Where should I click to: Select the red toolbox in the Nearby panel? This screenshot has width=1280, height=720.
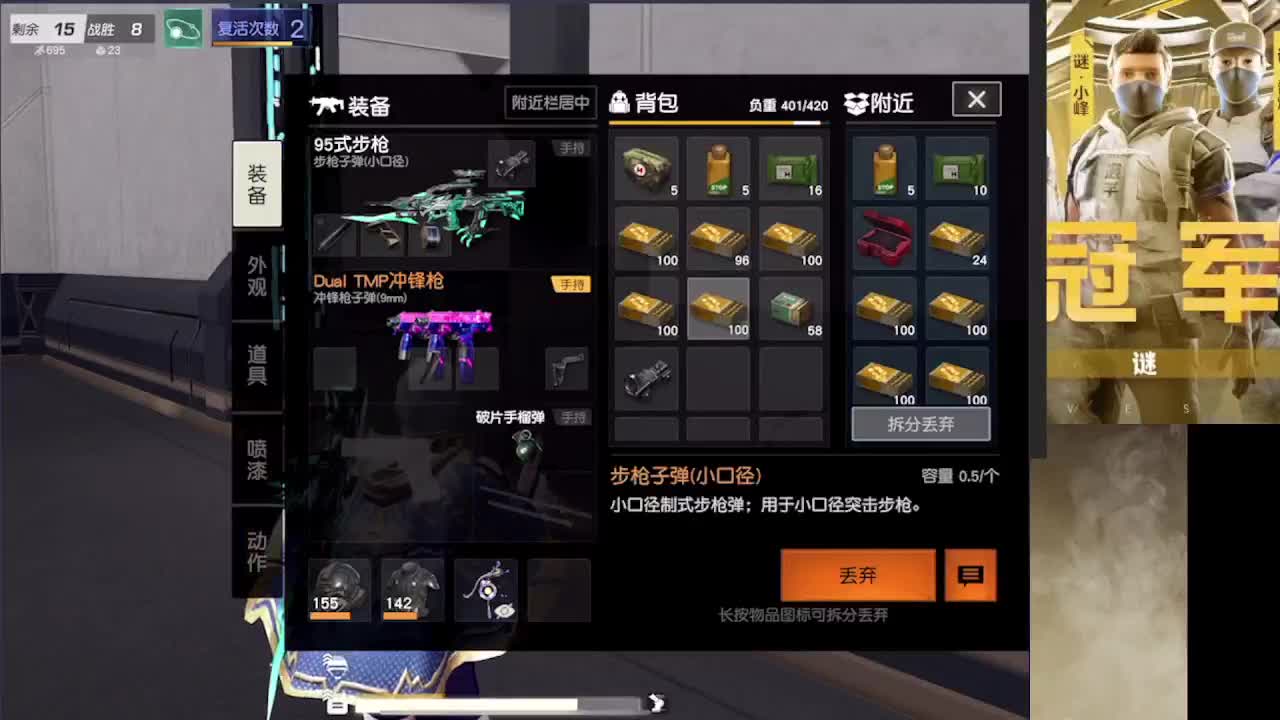pyautogui.click(x=884, y=238)
